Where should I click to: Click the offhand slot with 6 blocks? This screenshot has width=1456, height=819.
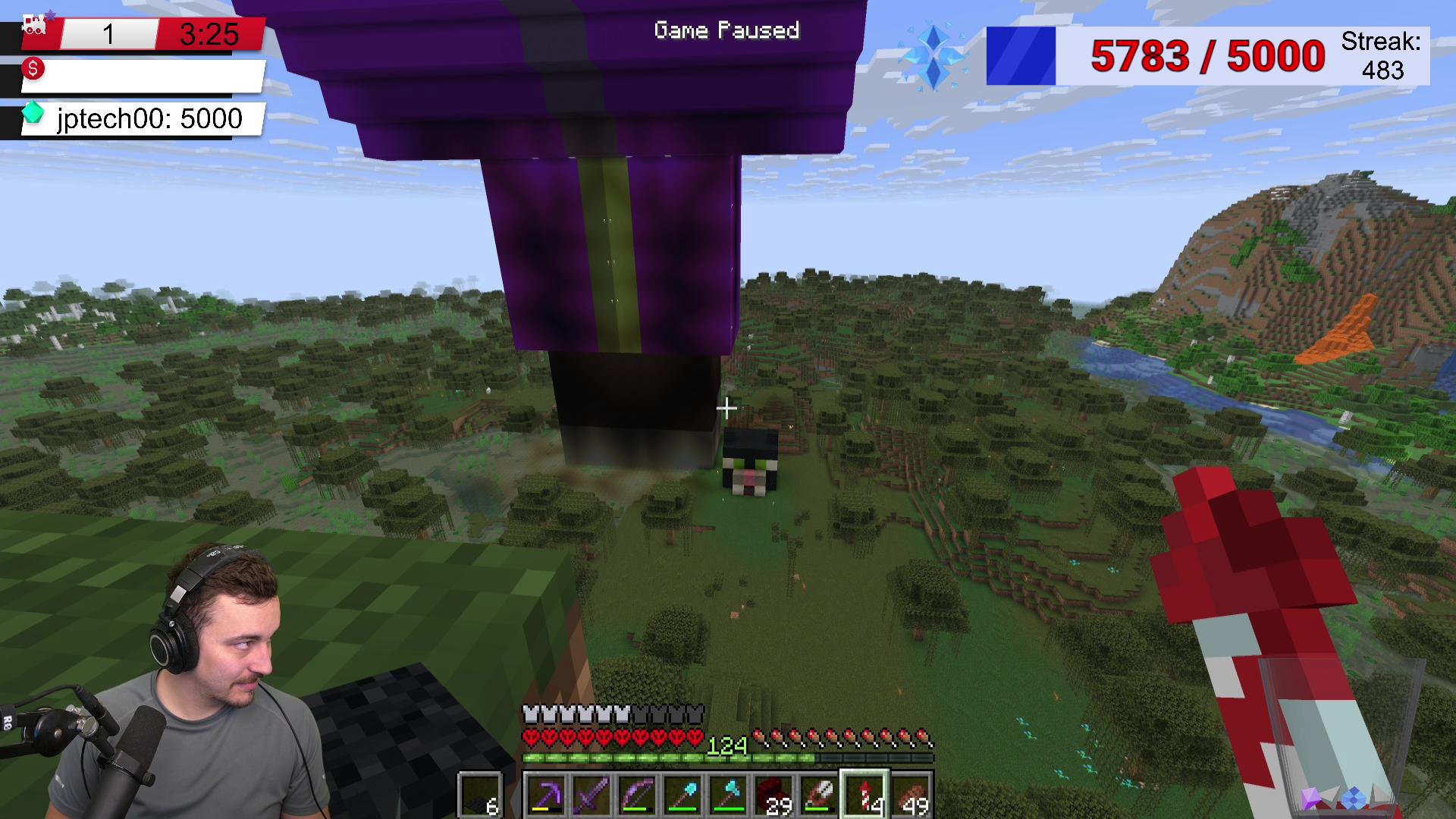tap(480, 795)
